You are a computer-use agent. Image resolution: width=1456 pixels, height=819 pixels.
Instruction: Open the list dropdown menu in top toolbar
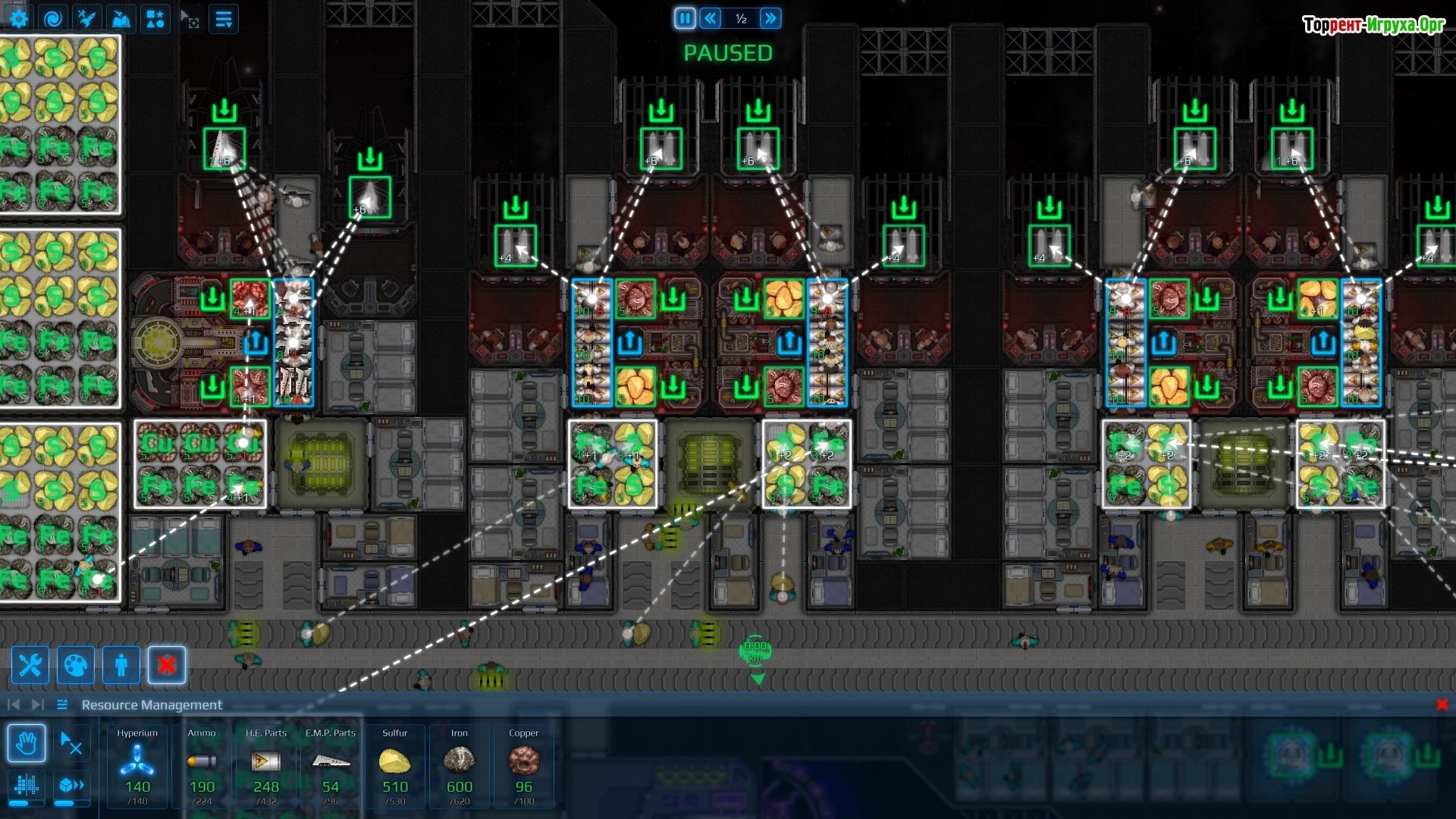224,19
